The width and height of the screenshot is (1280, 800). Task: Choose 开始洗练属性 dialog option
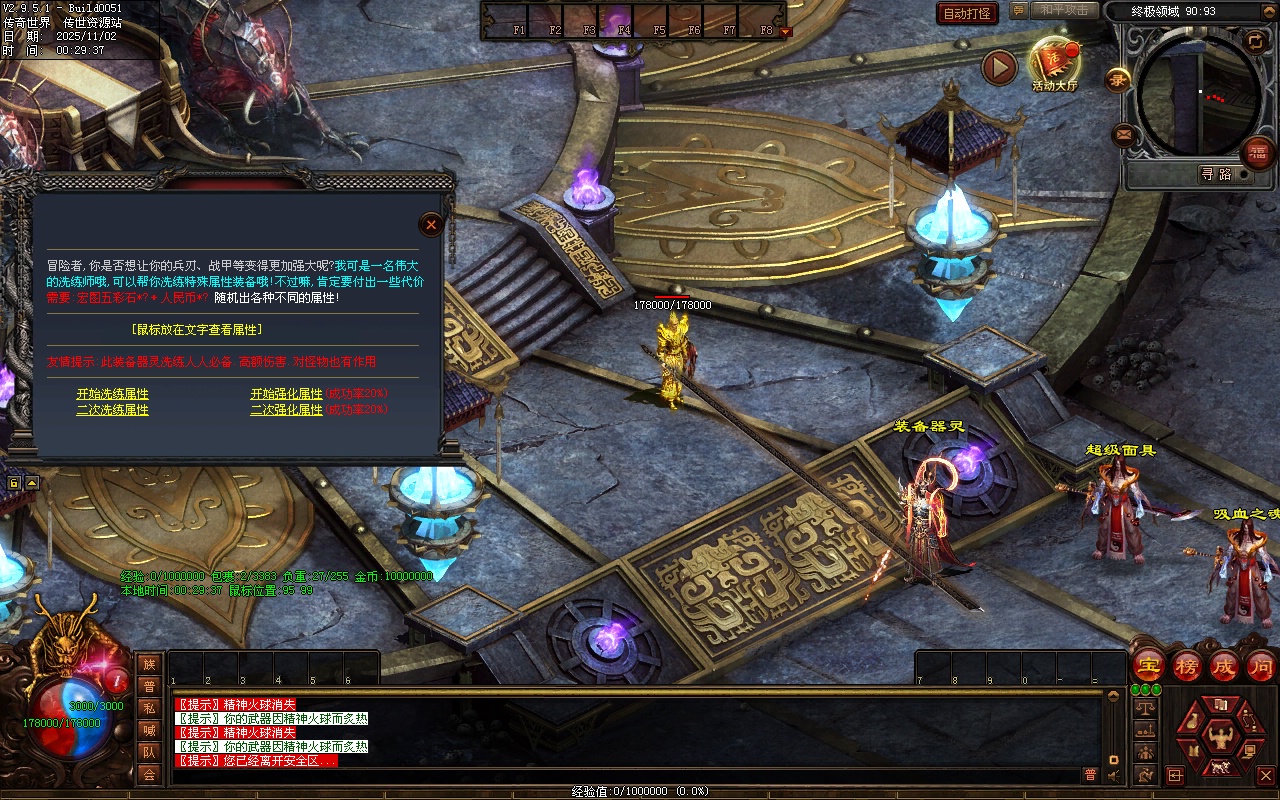pos(112,394)
